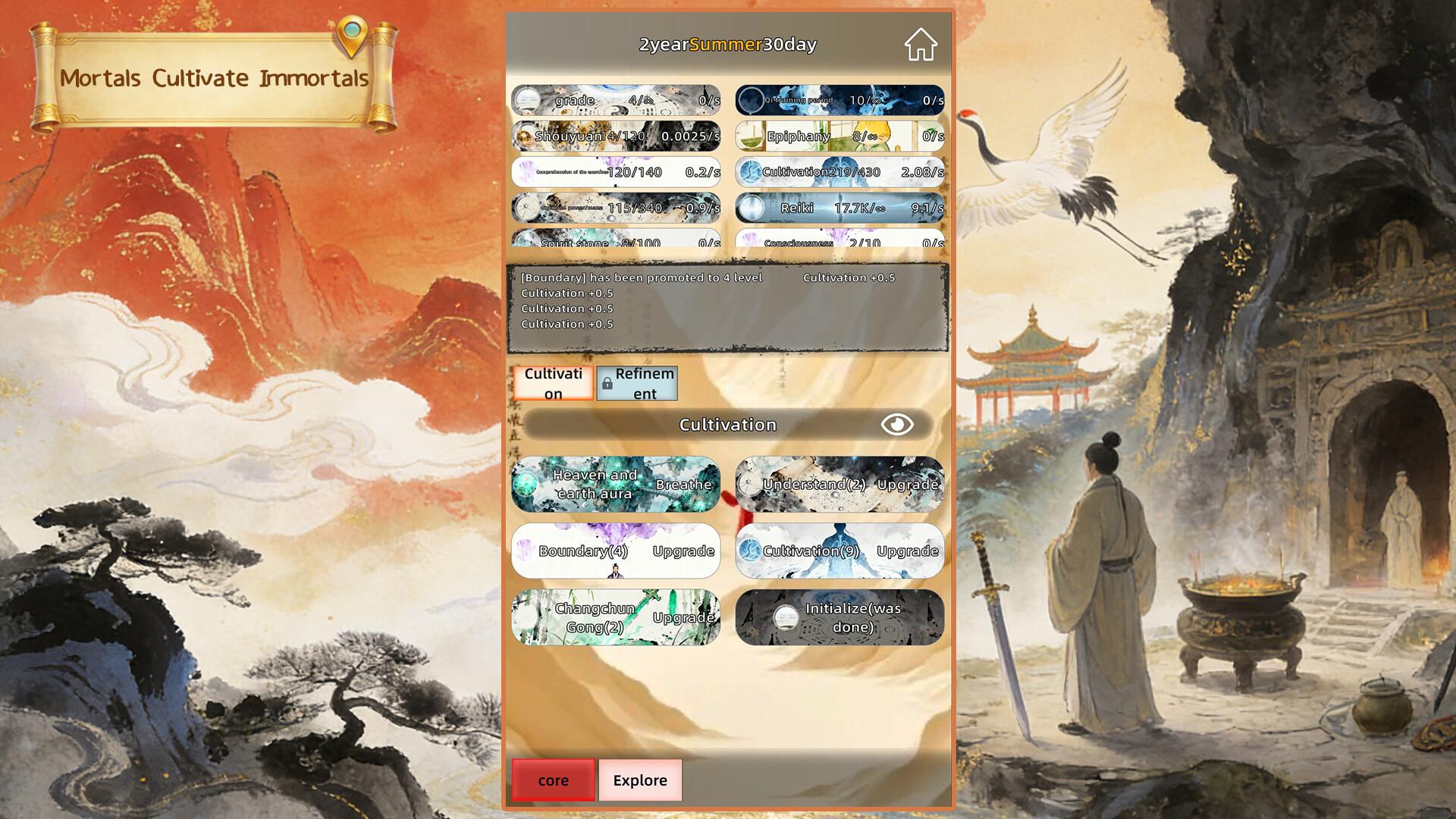Click the Home icon at top right
Screen dimensions: 1456x819
click(x=919, y=45)
